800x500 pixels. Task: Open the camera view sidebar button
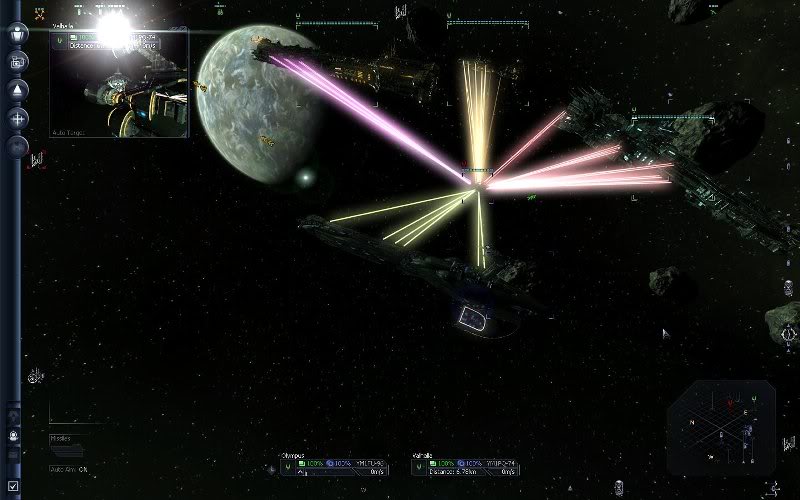18,61
